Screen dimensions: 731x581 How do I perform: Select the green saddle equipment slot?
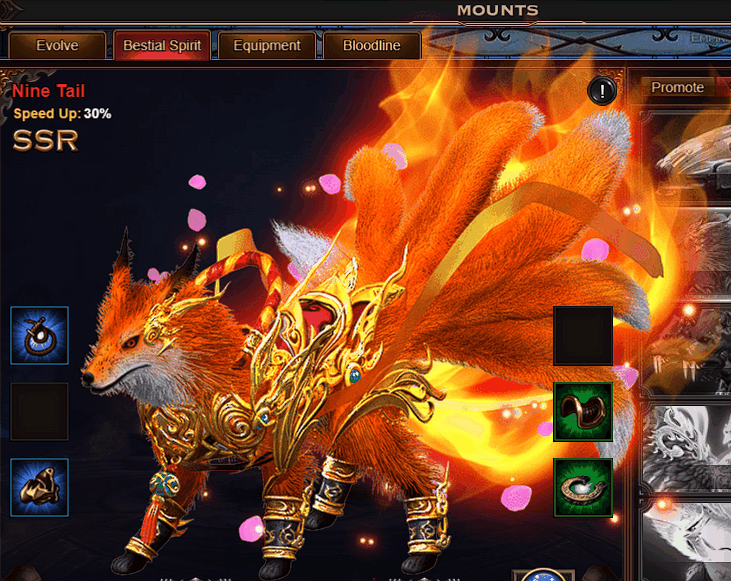coord(583,412)
